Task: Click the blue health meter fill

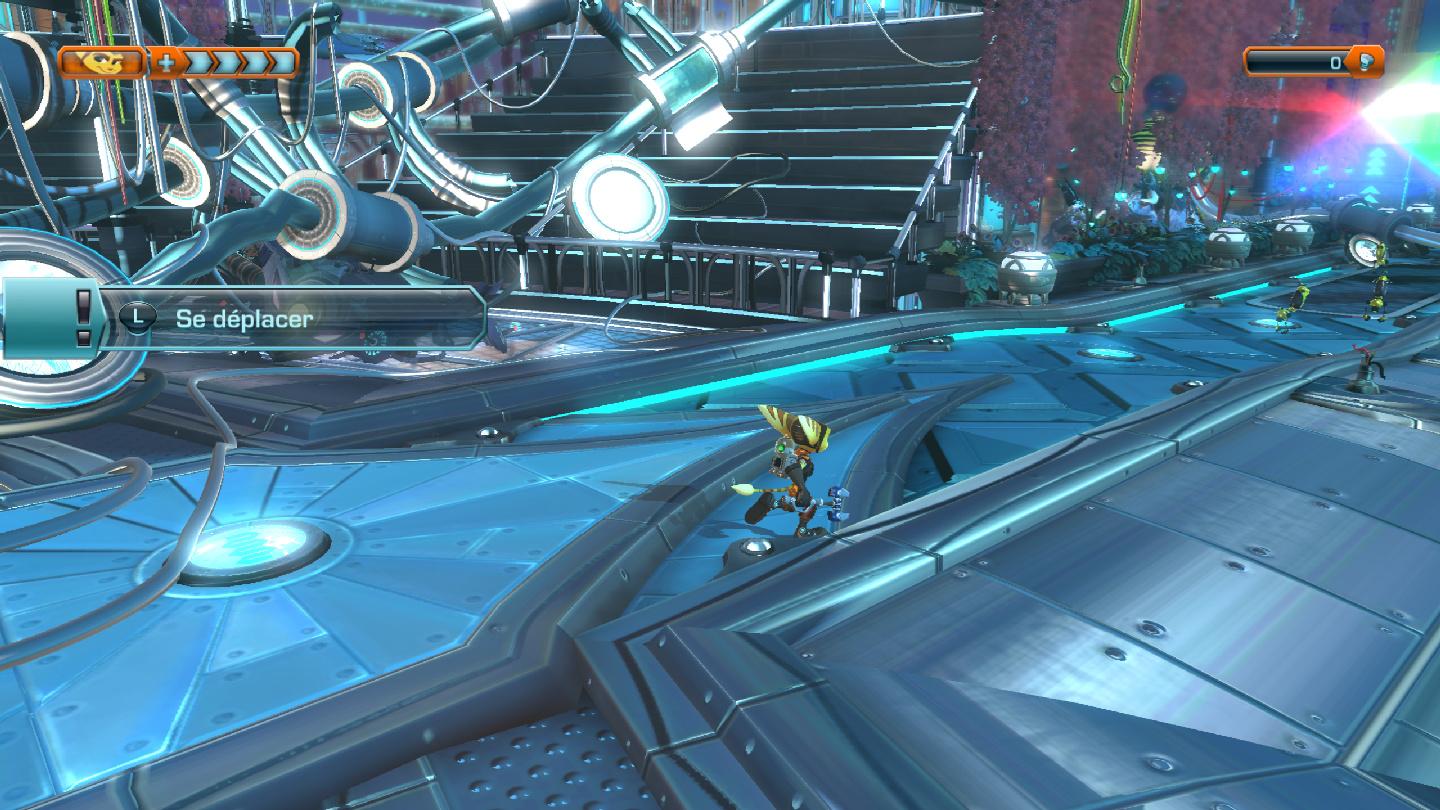Action: [x=238, y=62]
